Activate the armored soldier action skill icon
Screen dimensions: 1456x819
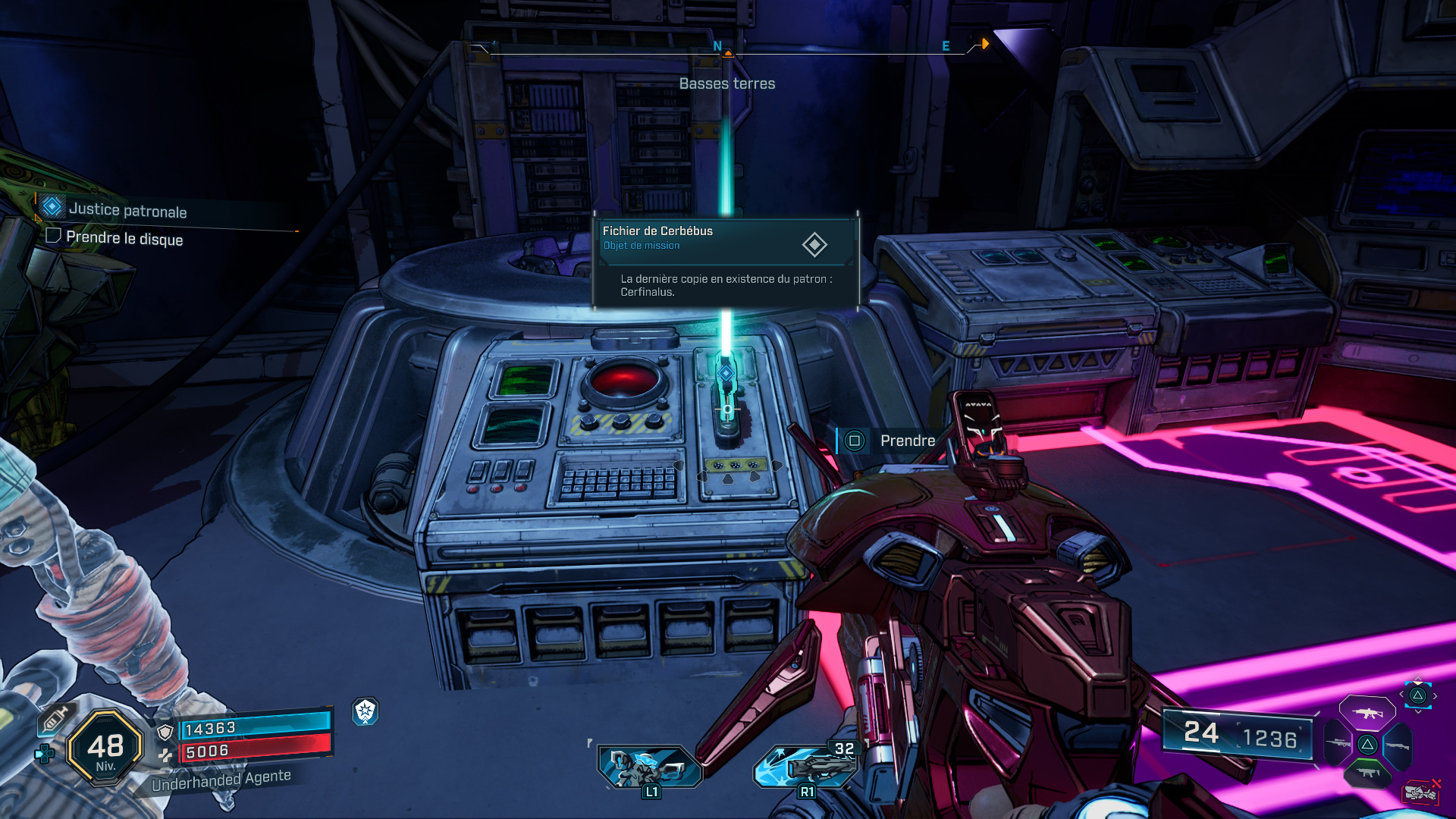pyautogui.click(x=649, y=767)
